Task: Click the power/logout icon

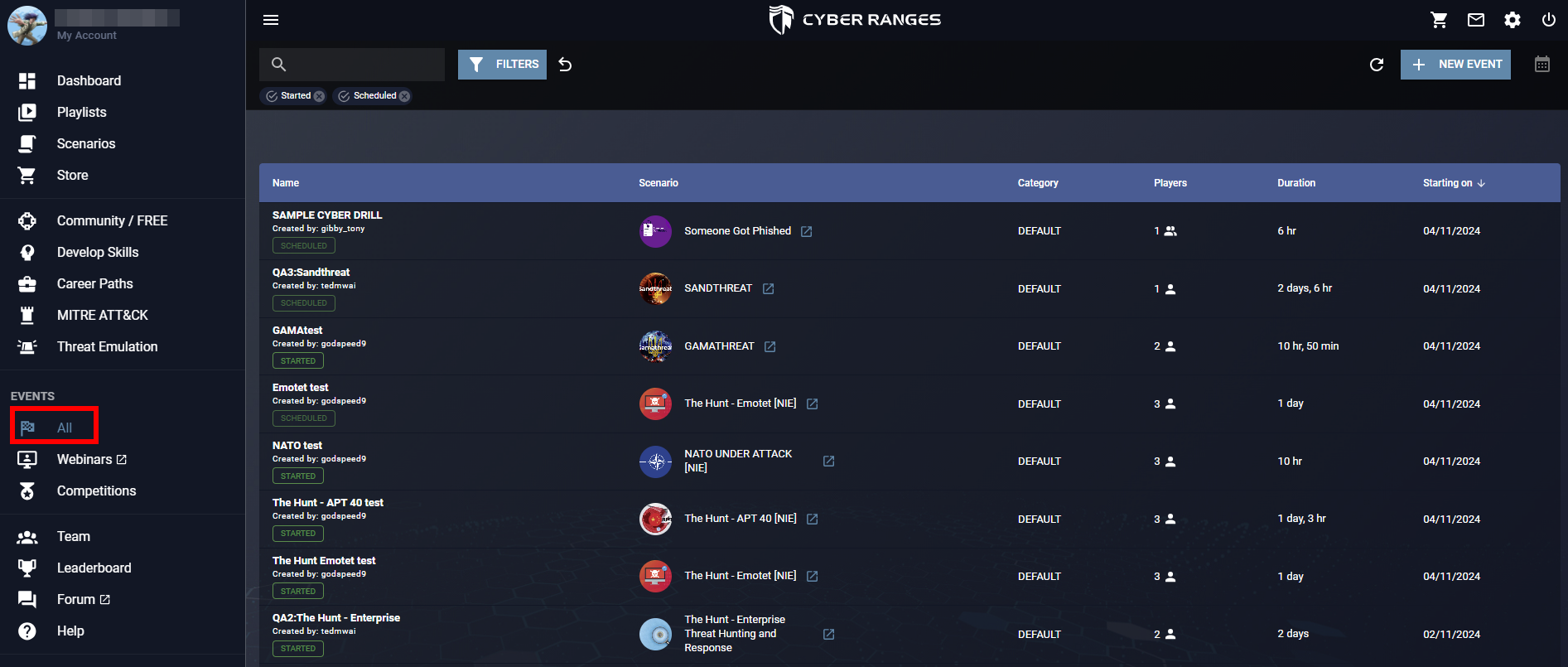Action: (1548, 20)
